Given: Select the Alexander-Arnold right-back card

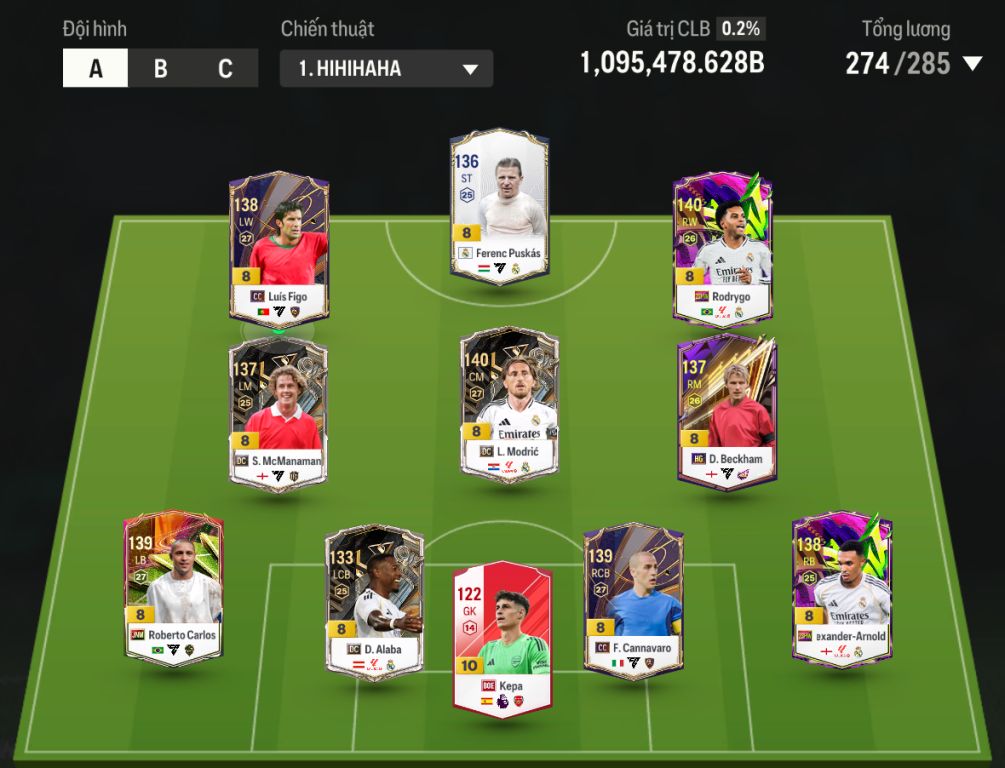Looking at the screenshot, I should click(841, 588).
